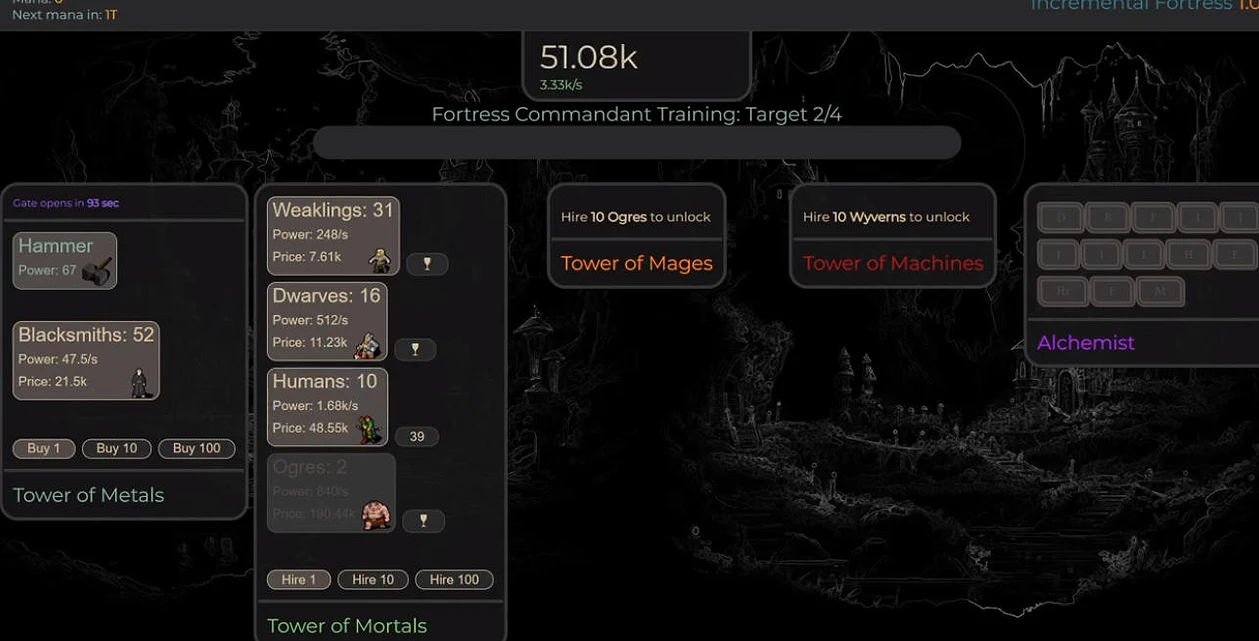Set hire amount to Hire 10
This screenshot has width=1259, height=641.
point(372,579)
